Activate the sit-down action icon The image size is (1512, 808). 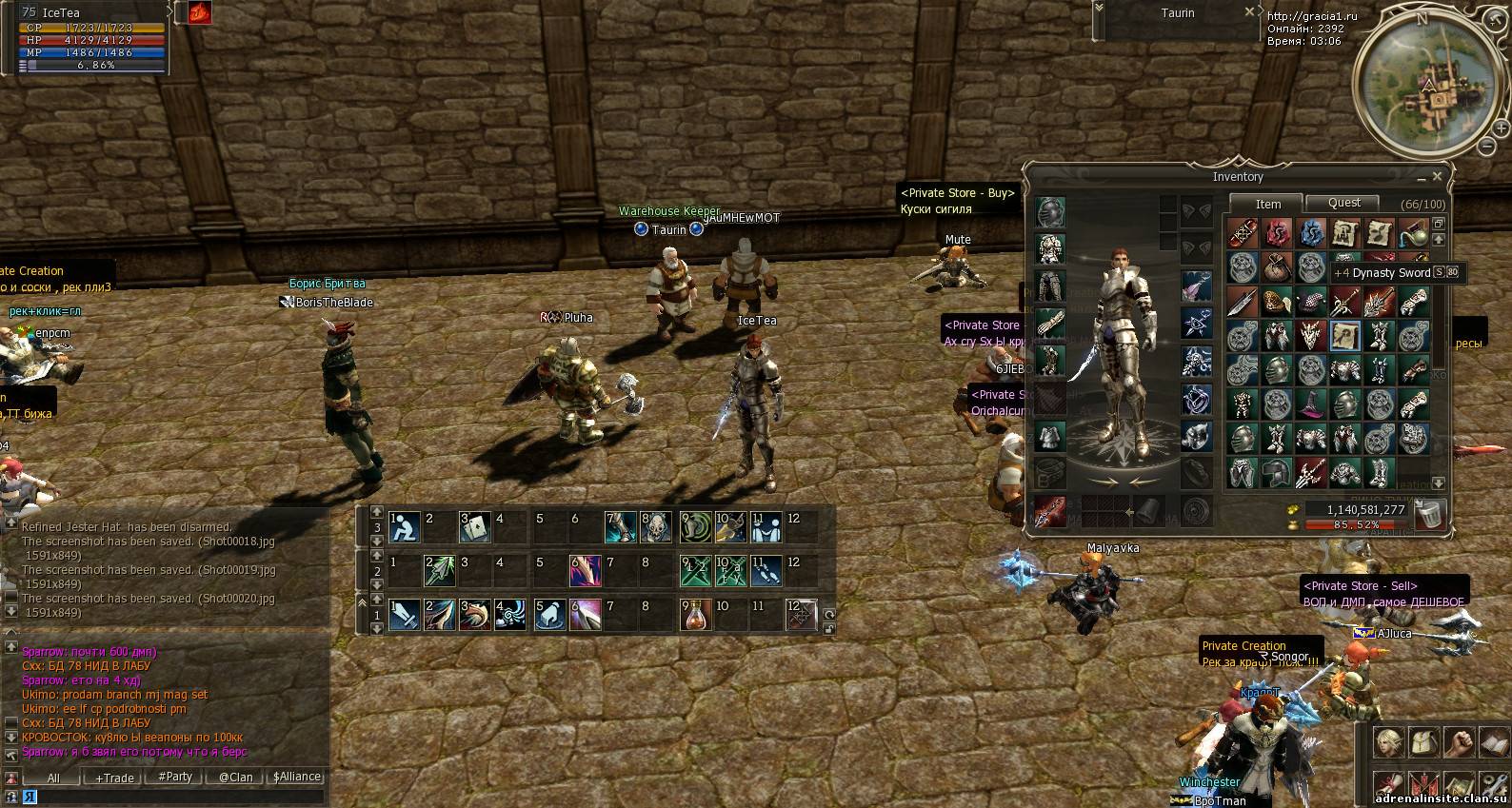406,527
